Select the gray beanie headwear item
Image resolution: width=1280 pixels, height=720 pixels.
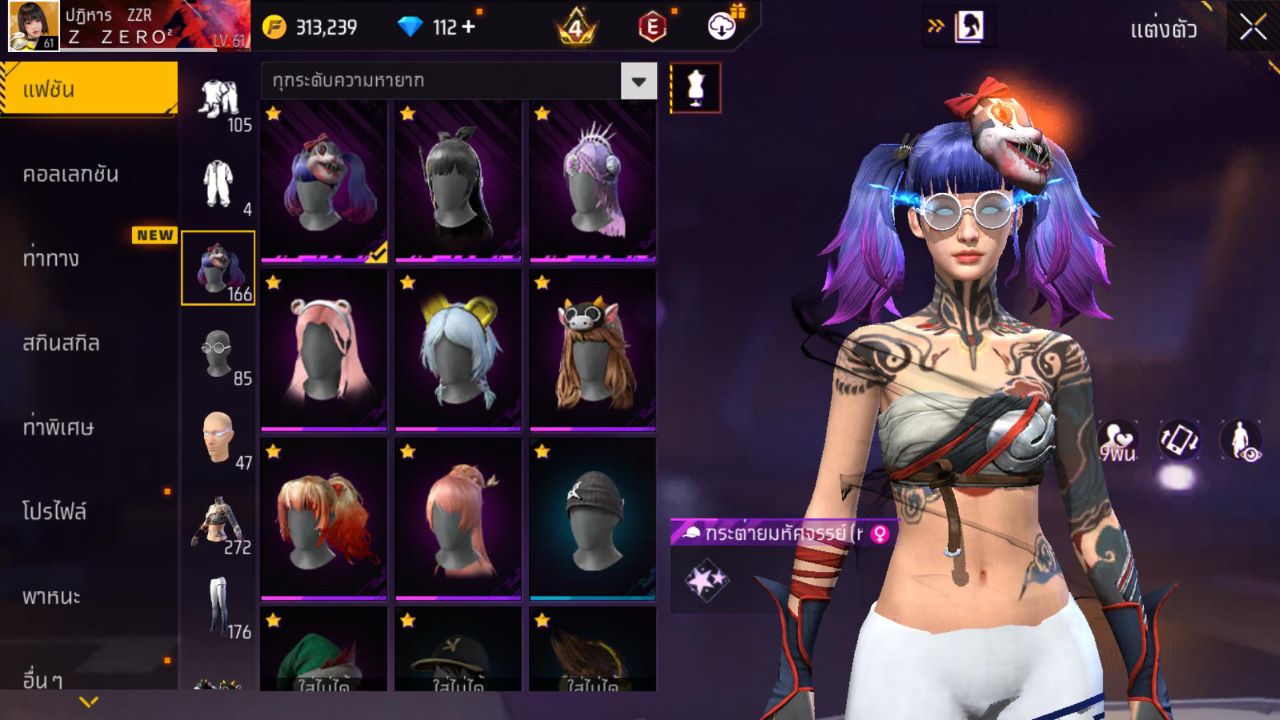click(592, 518)
